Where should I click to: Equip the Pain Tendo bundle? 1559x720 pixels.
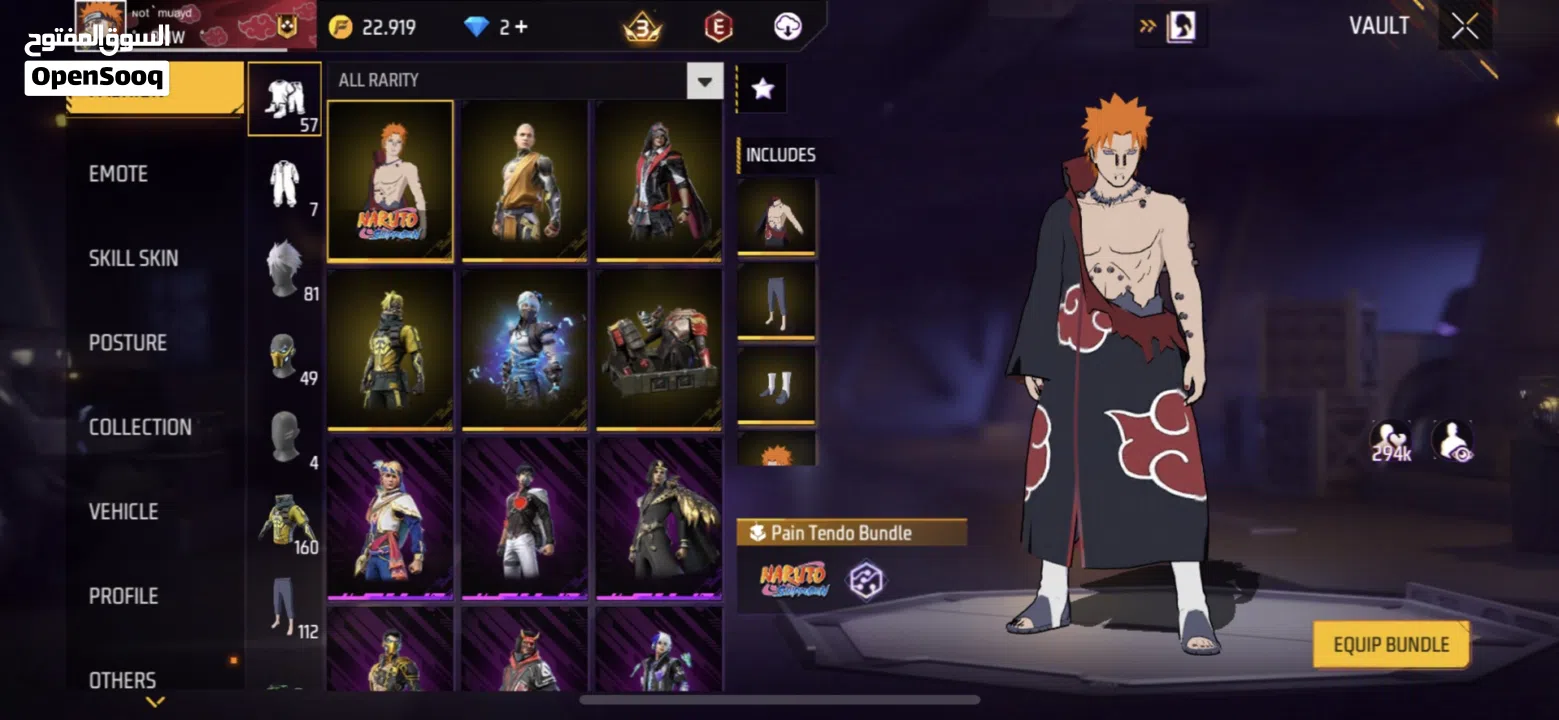tap(1390, 645)
